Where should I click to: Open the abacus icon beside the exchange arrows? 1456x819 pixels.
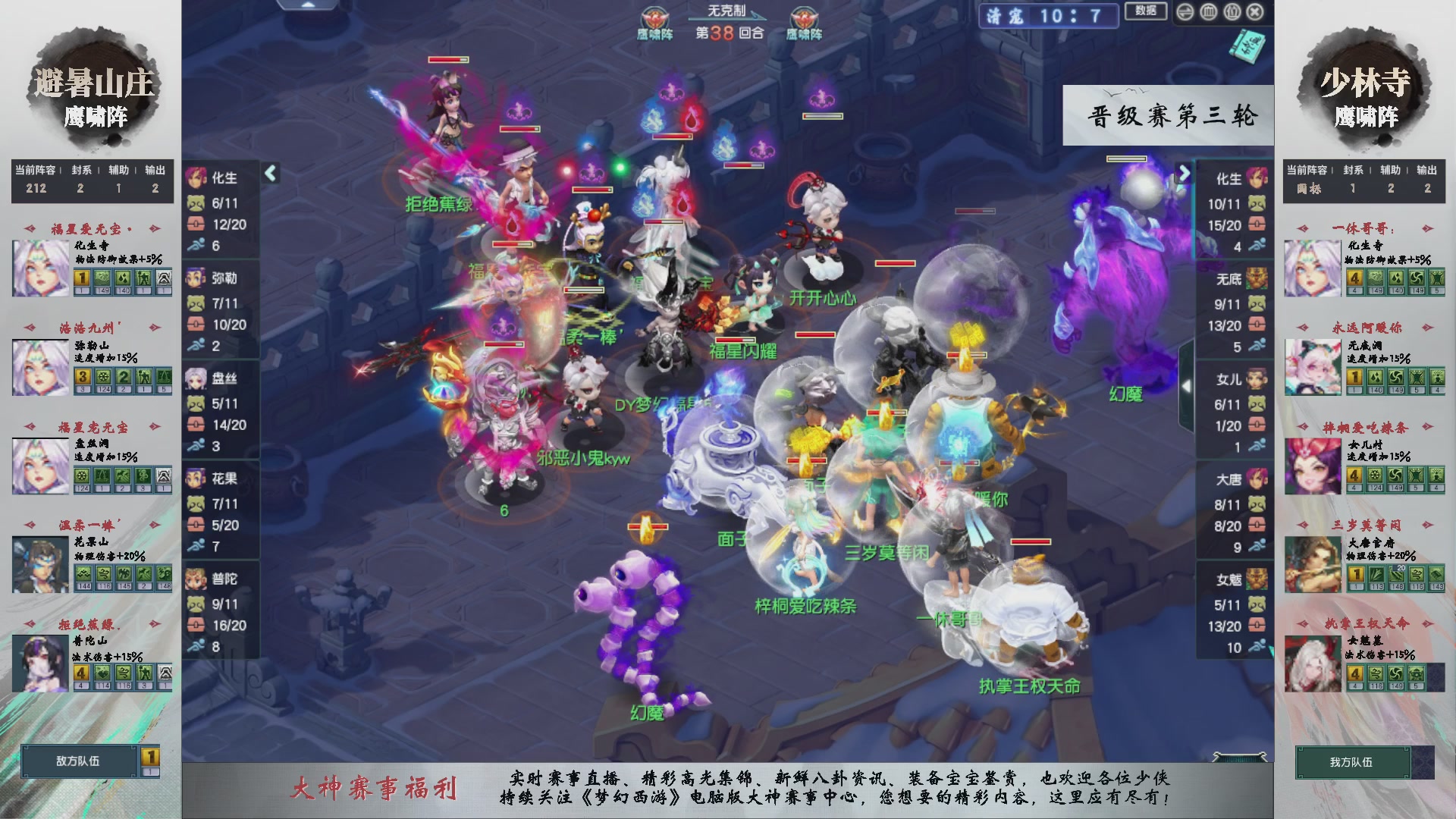pos(1208,12)
